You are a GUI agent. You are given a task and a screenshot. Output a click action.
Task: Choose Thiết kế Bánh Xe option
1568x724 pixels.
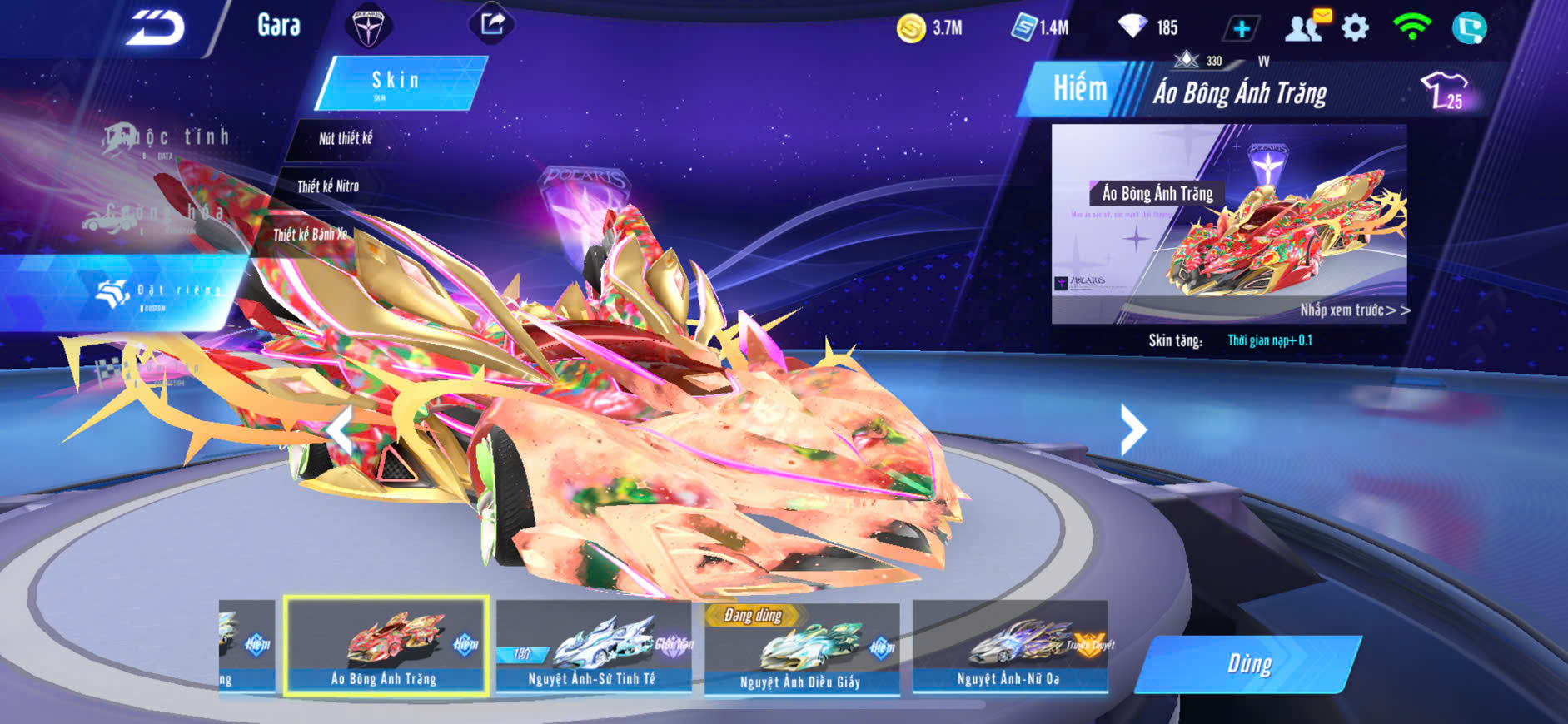tap(310, 235)
